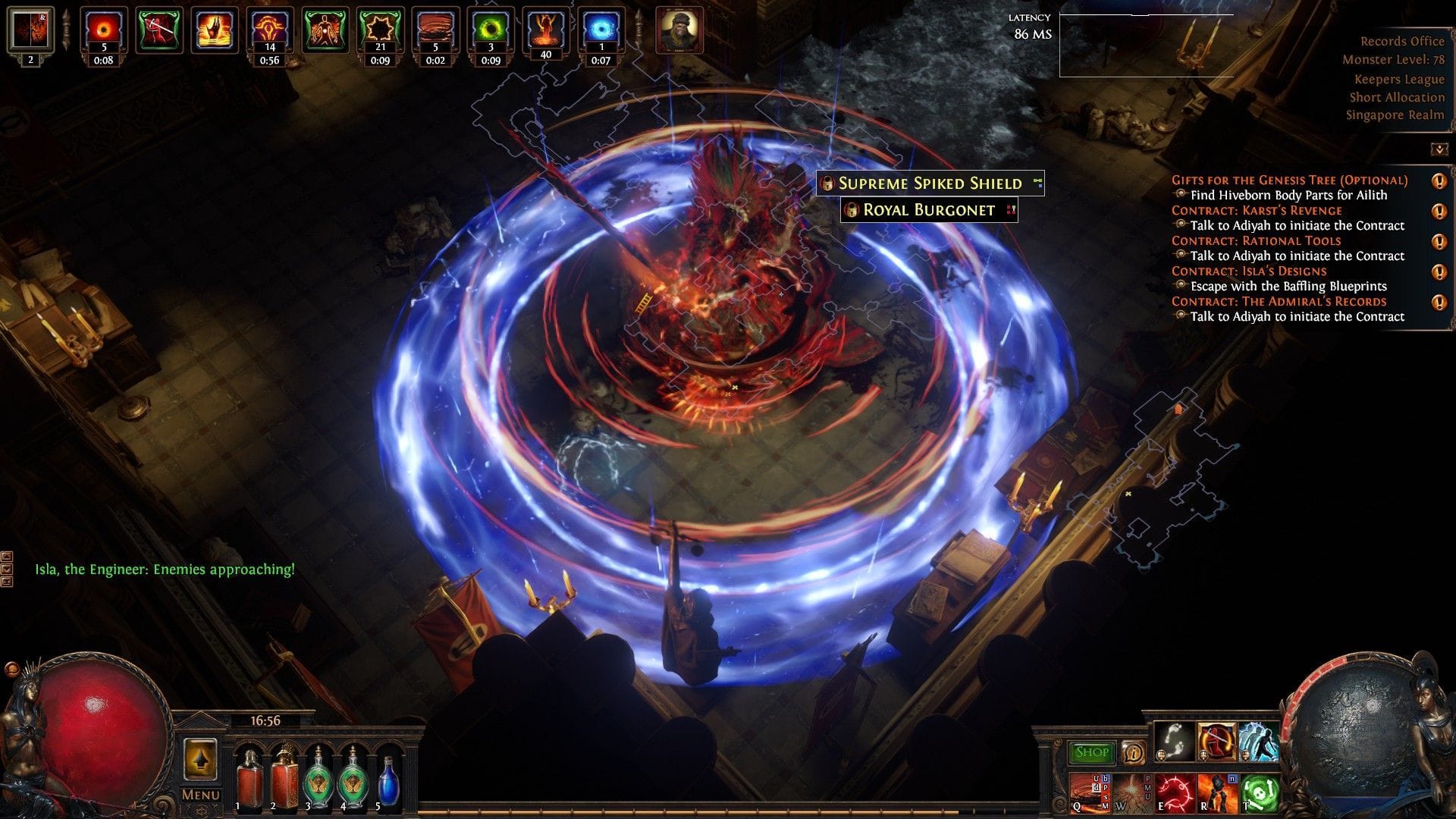Screen dimensions: 1456x819
Task: Click the green ring buff icon showing 3 stacks
Action: 491,30
